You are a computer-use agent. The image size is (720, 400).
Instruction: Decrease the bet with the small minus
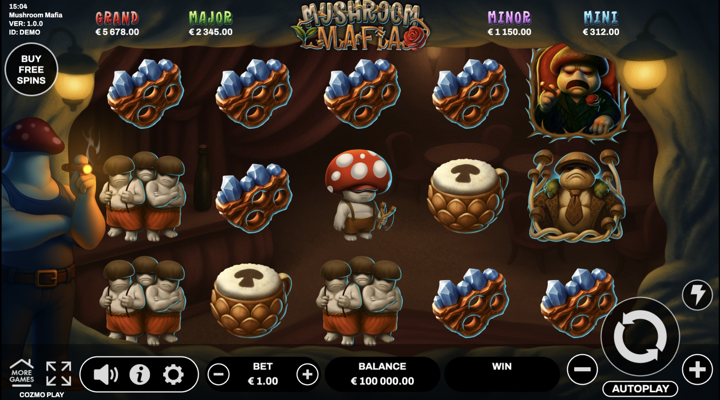coord(219,375)
